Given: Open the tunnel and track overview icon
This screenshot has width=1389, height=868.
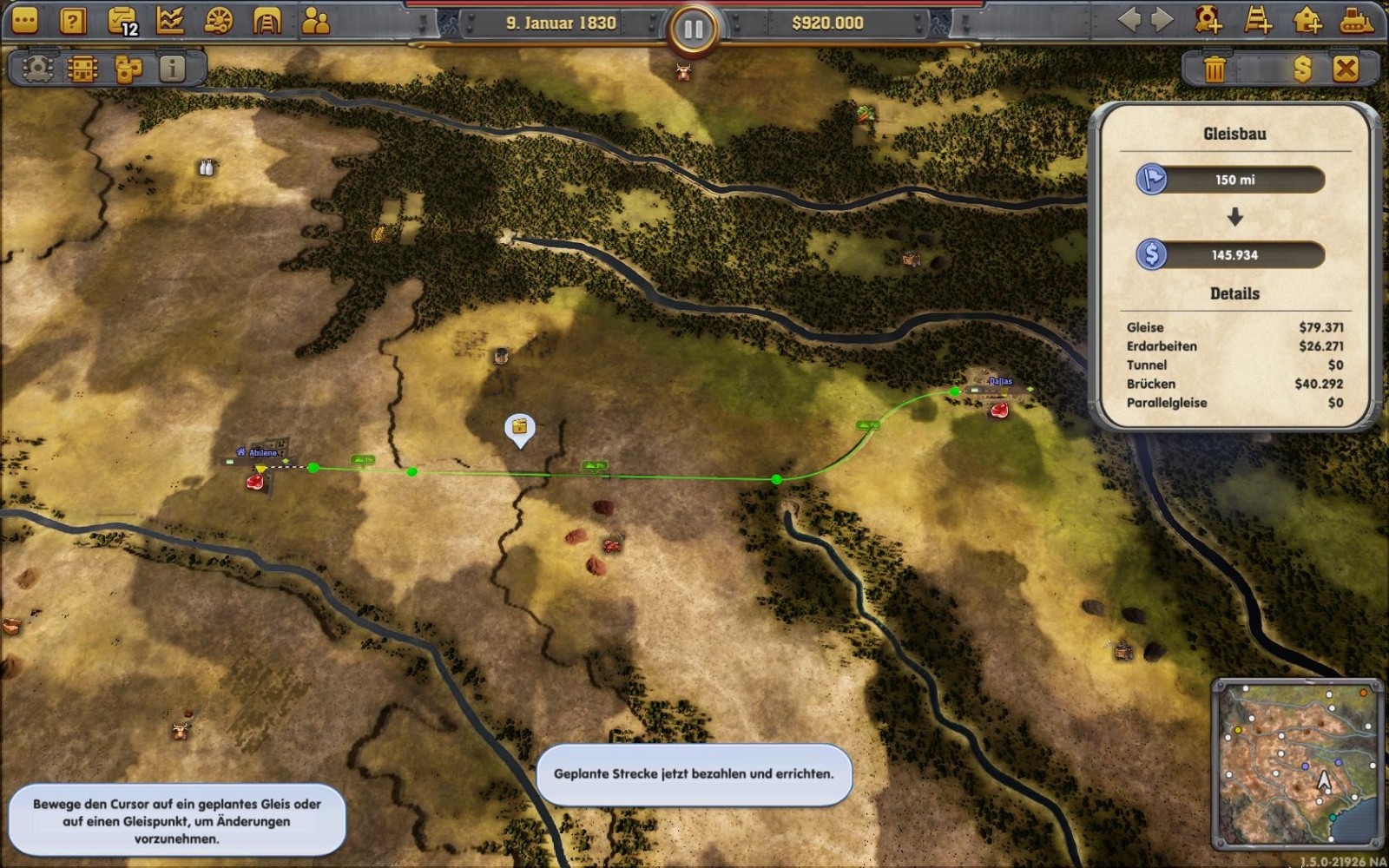Looking at the screenshot, I should pos(267,21).
